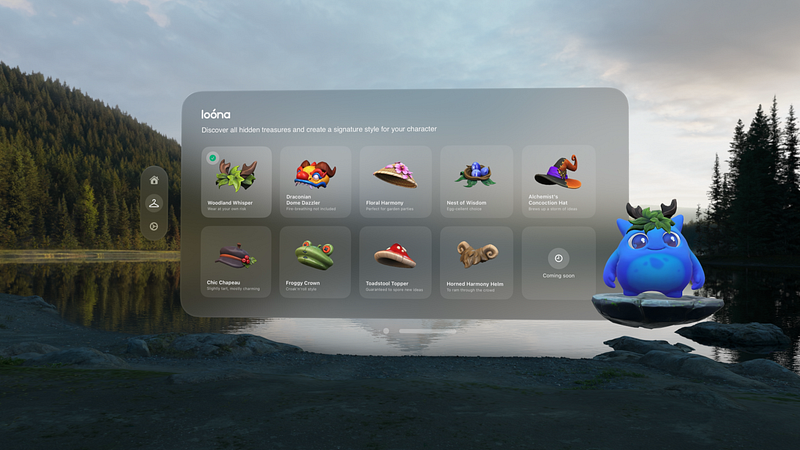Pick the Toadstool Topper mushroom hat
Screen dimensions: 800x450
click(x=396, y=262)
